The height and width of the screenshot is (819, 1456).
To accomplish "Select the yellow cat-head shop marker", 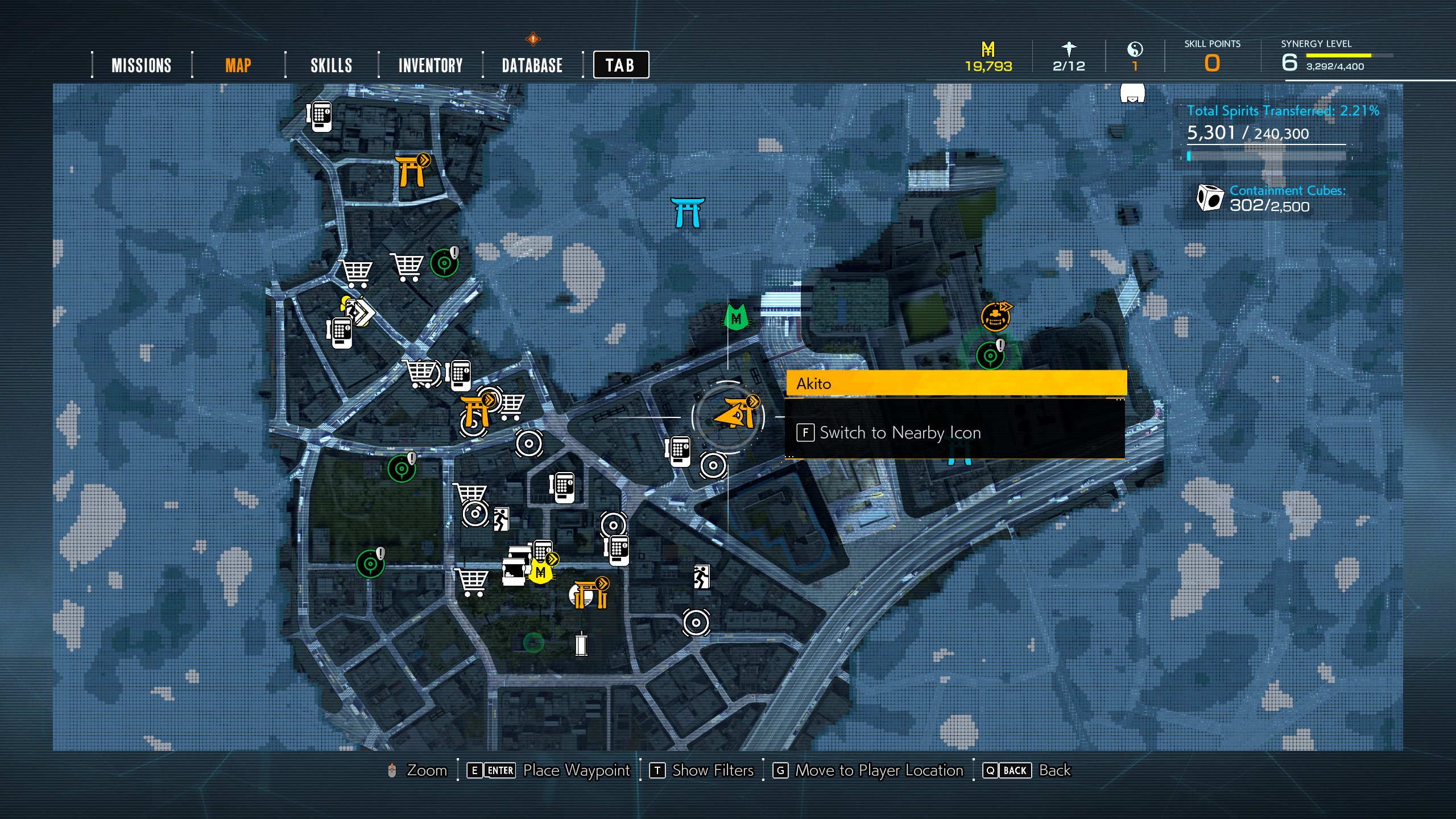I will [x=540, y=572].
